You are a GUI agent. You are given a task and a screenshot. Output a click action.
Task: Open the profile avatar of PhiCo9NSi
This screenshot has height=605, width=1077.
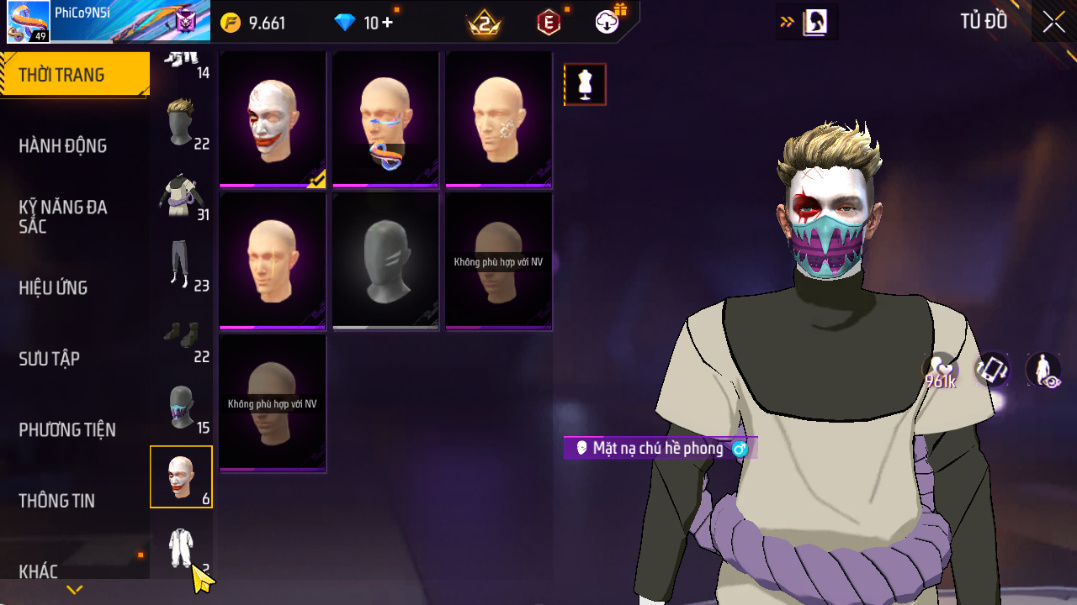pyautogui.click(x=28, y=22)
